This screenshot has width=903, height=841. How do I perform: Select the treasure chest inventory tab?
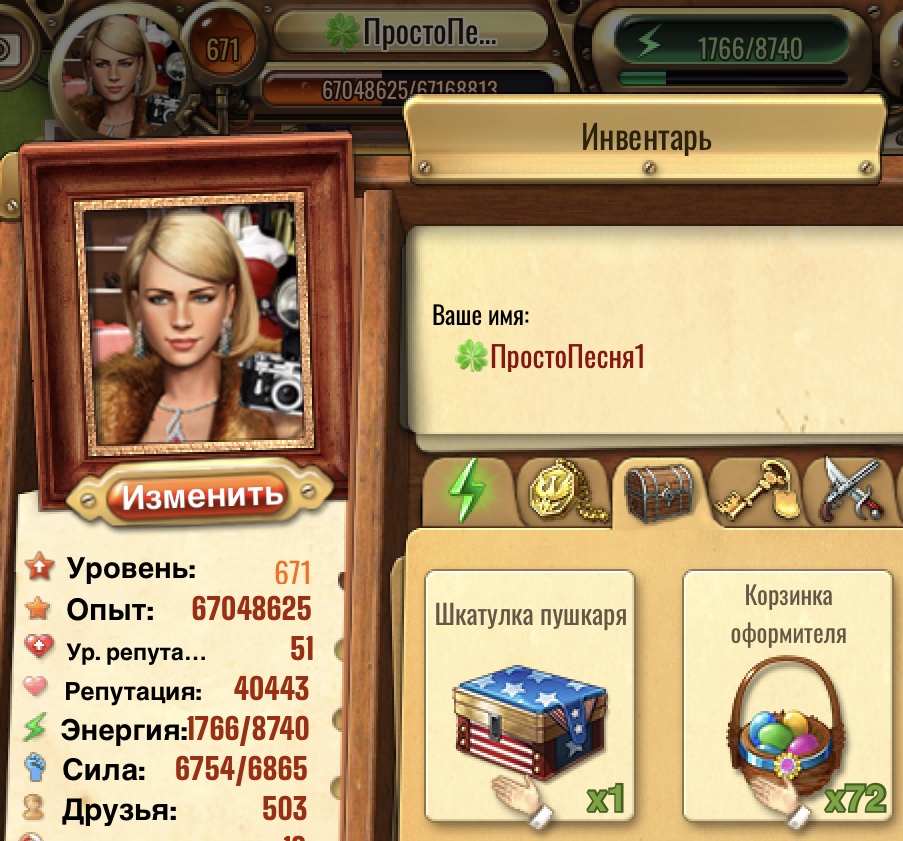[658, 490]
